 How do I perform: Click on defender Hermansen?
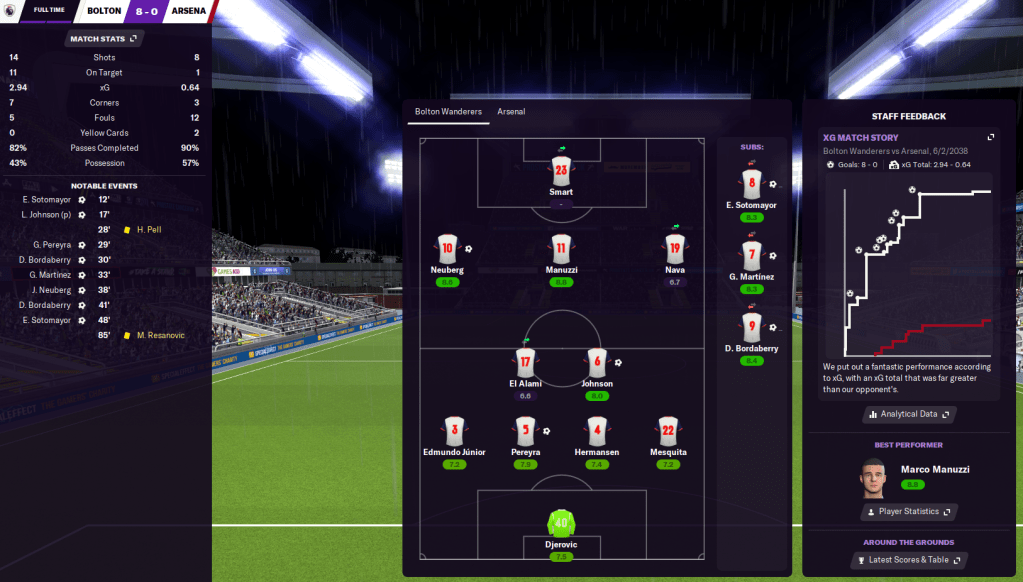click(x=598, y=431)
